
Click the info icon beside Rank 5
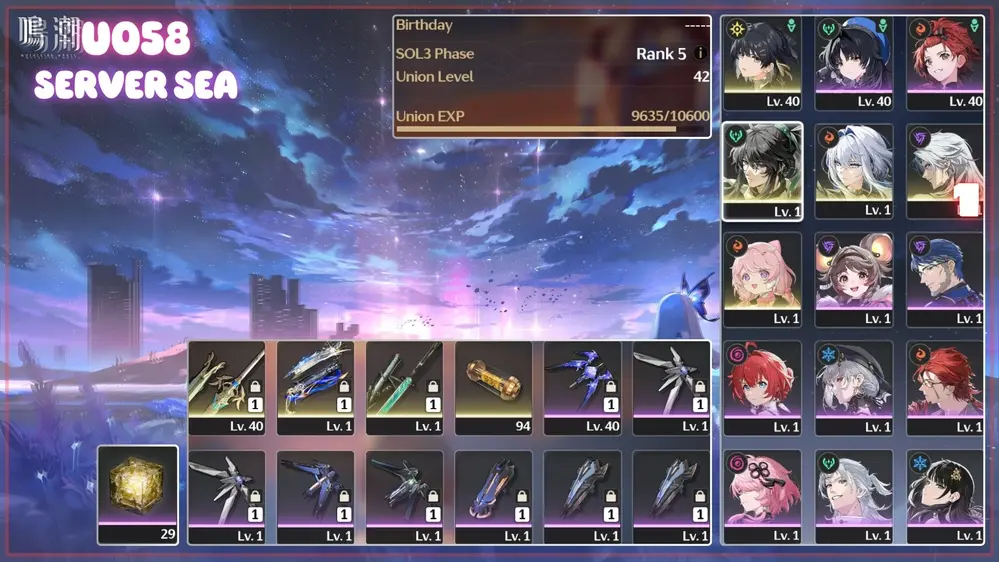pyautogui.click(x=700, y=53)
